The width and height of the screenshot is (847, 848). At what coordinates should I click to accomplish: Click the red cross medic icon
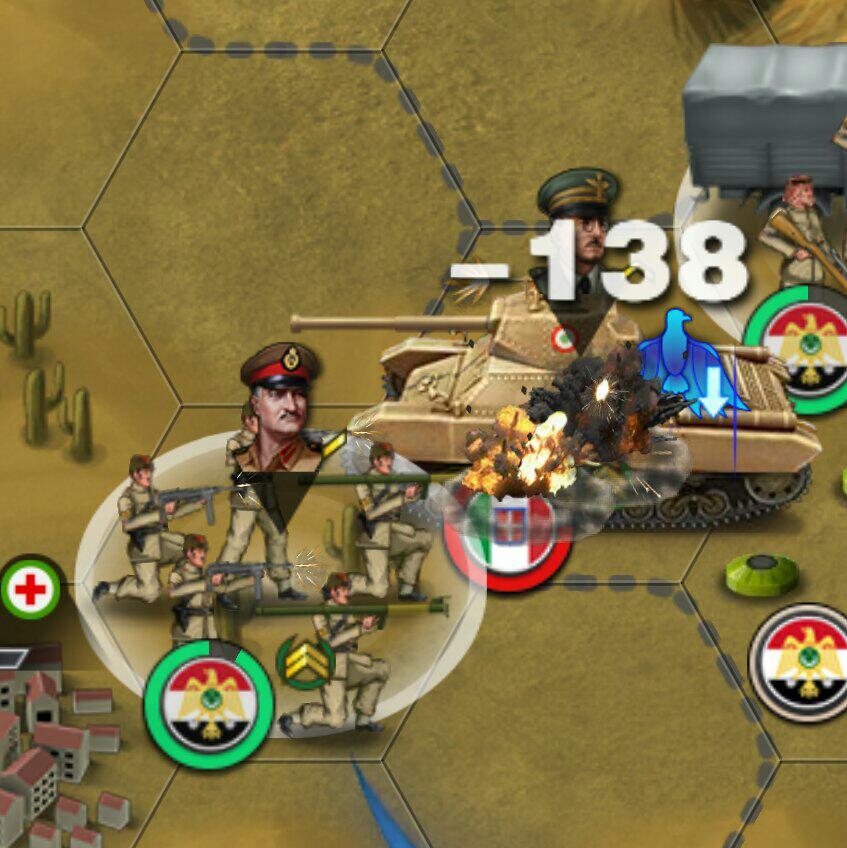click(x=29, y=590)
